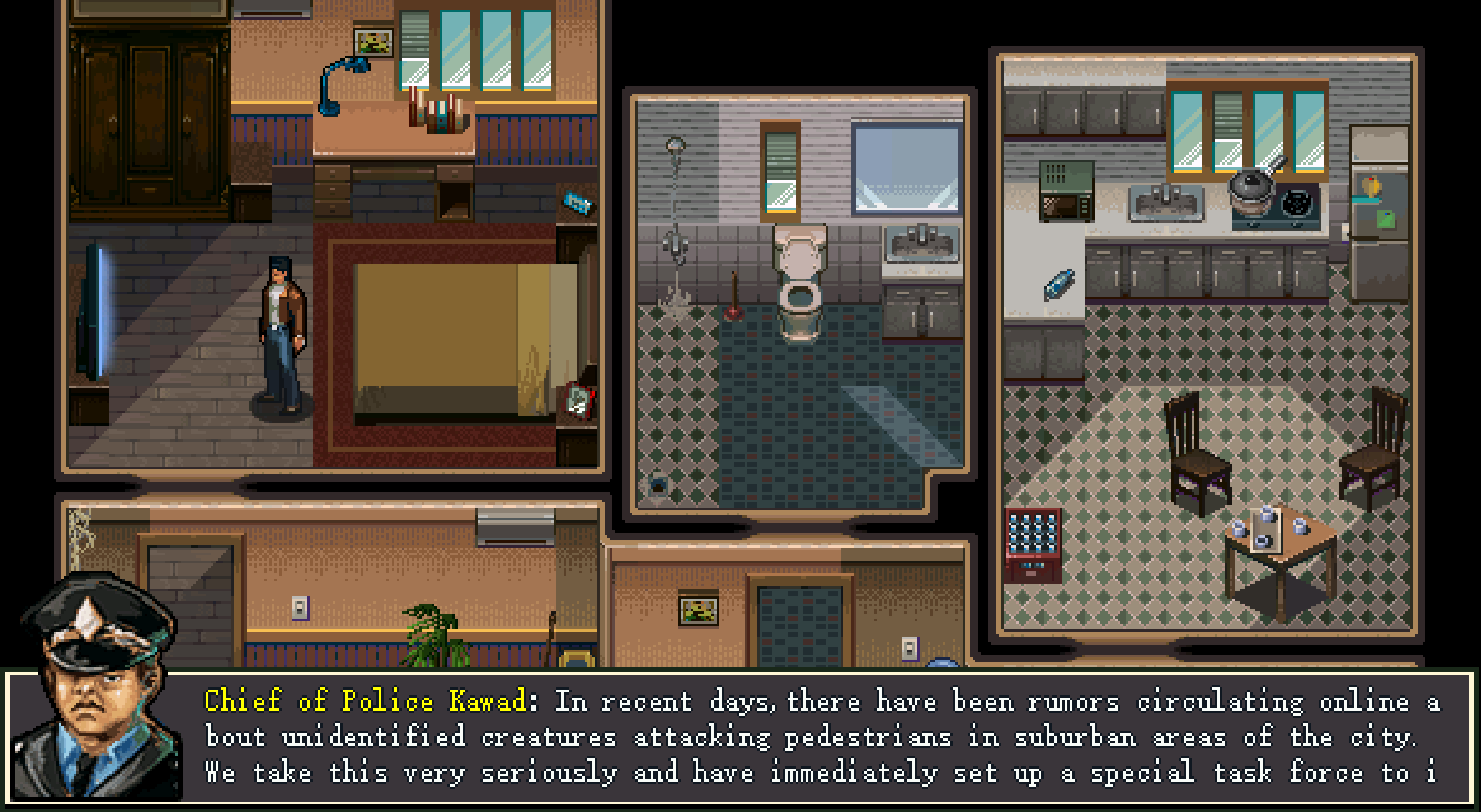Image resolution: width=1481 pixels, height=812 pixels.
Task: Click the toilet in the bathroom
Action: (x=799, y=288)
